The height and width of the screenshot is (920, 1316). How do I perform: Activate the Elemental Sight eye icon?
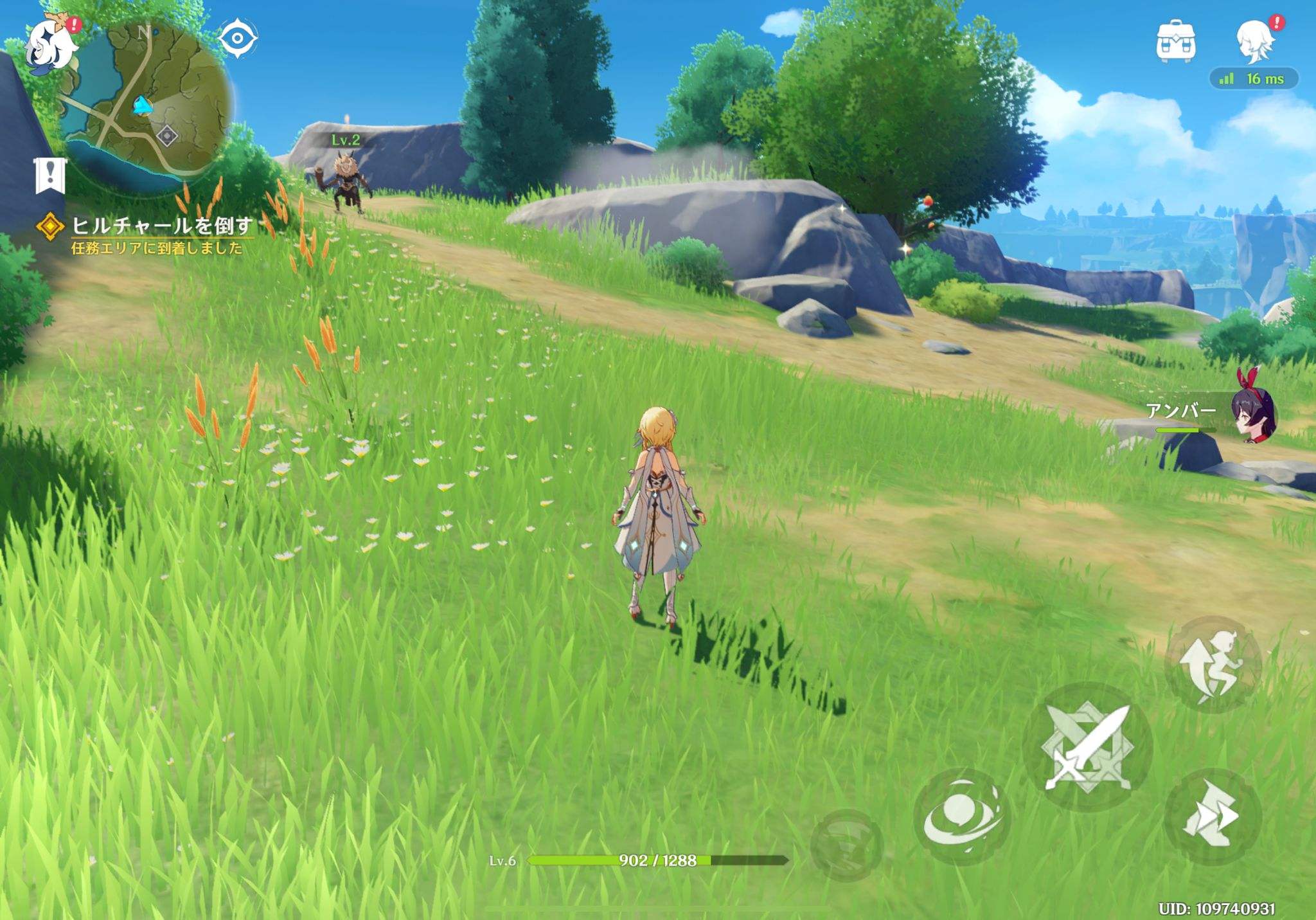click(x=237, y=39)
